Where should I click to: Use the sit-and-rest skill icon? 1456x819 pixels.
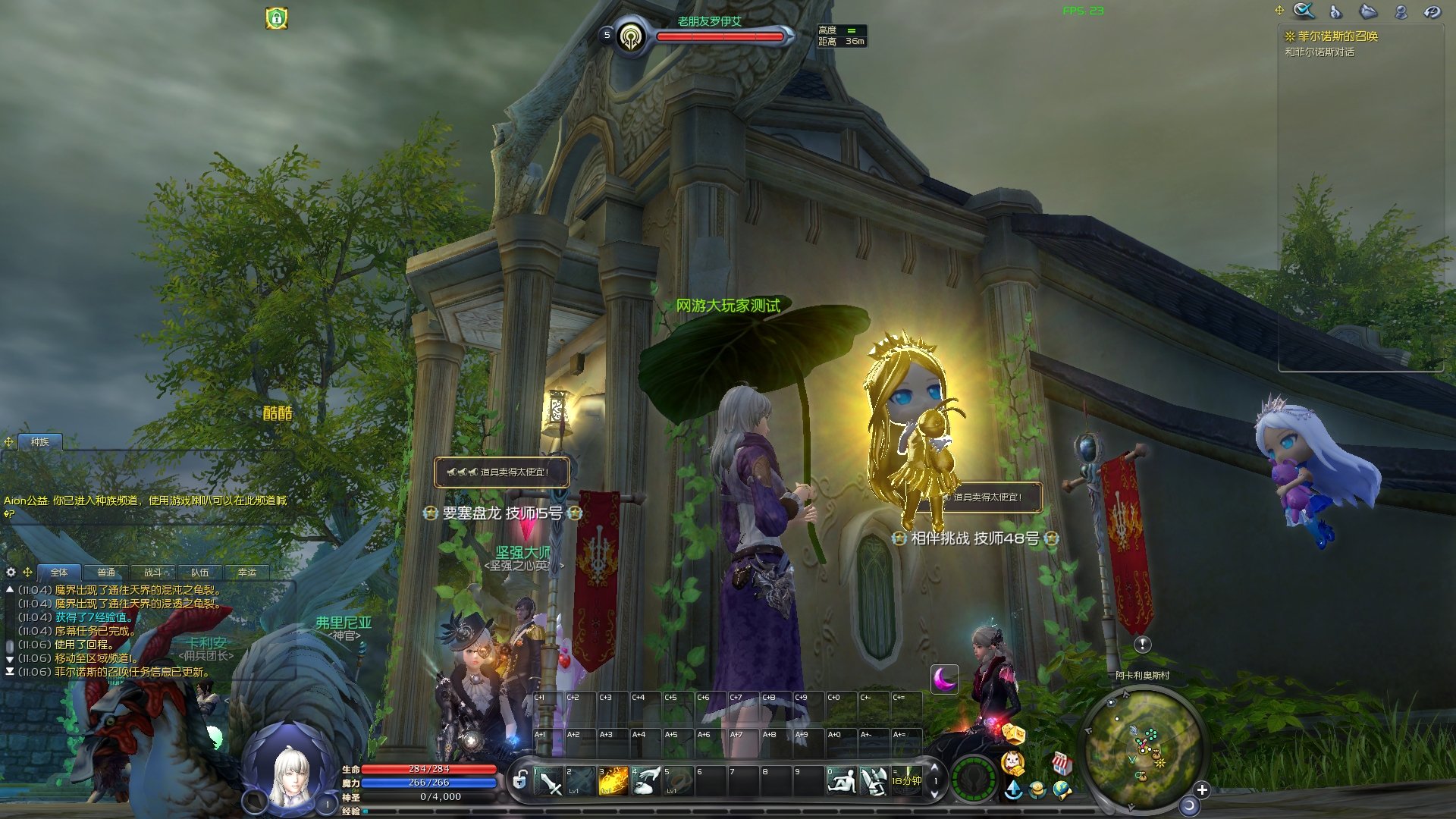(x=841, y=781)
